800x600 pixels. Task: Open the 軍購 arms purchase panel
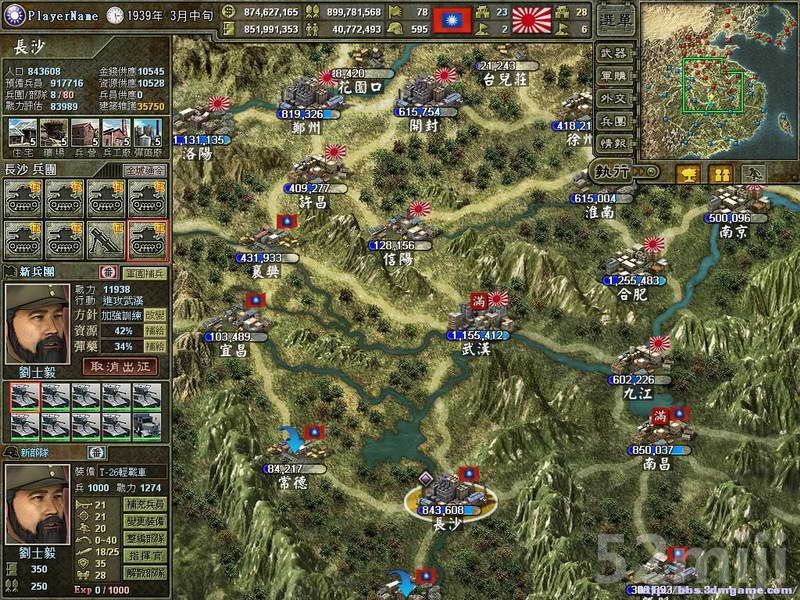click(613, 75)
